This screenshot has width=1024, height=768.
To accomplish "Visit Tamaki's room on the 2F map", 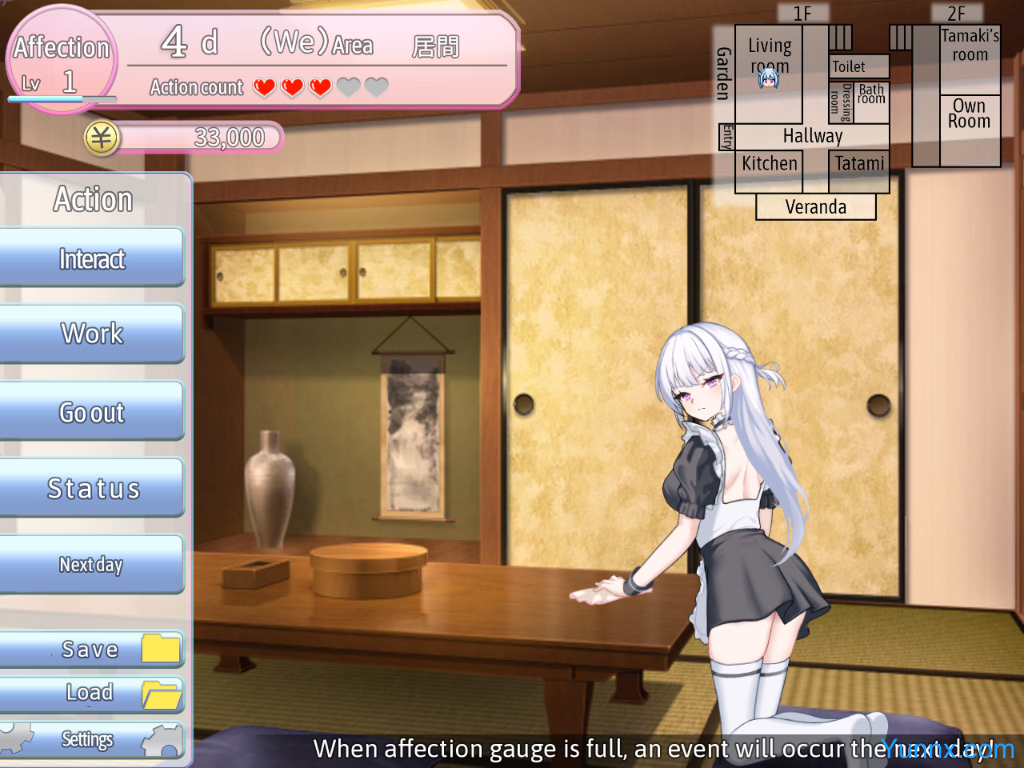I will point(970,48).
